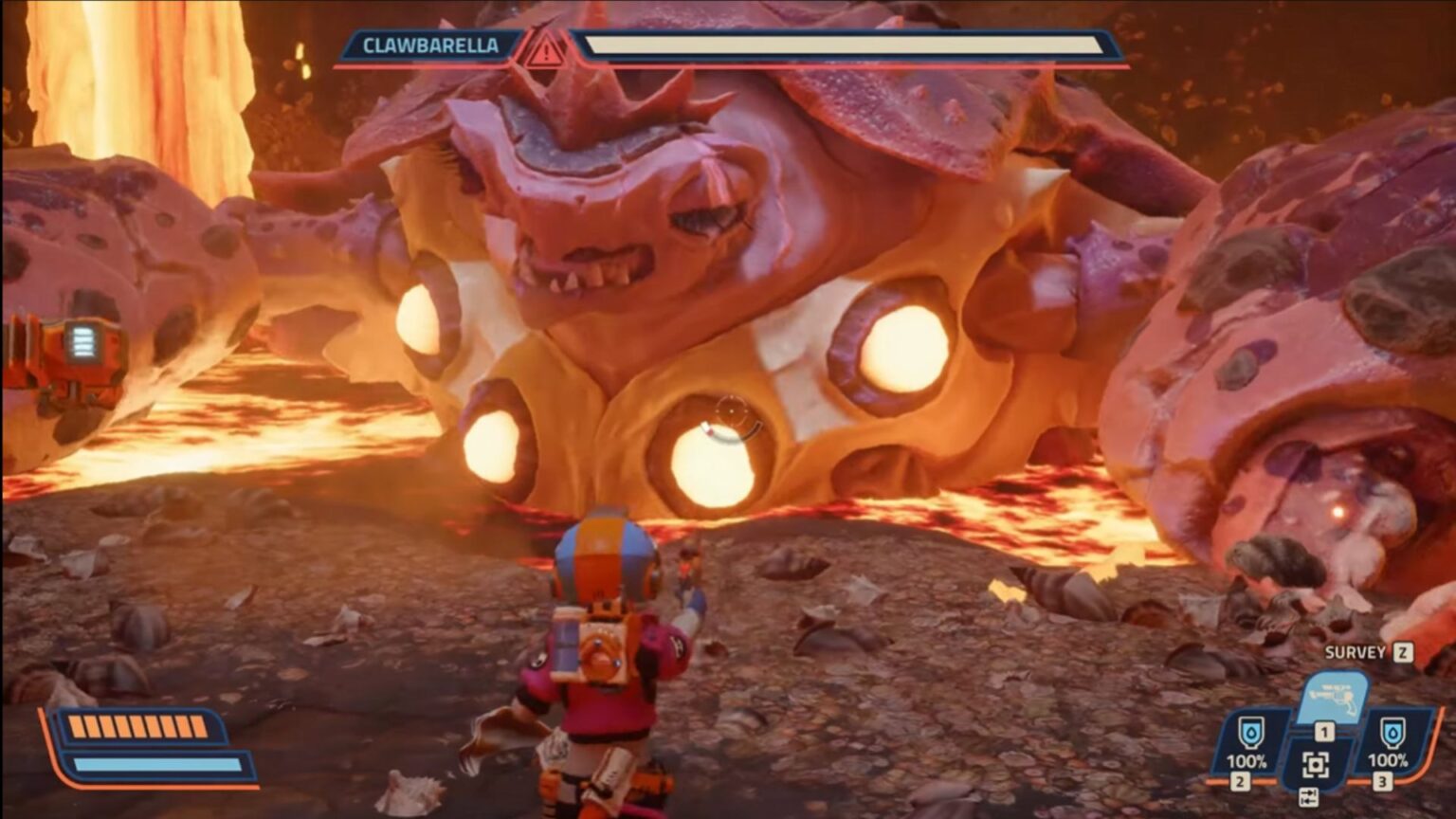This screenshot has height=819, width=1456.
Task: Select the left canister icon showing 100%
Action: [1253, 734]
